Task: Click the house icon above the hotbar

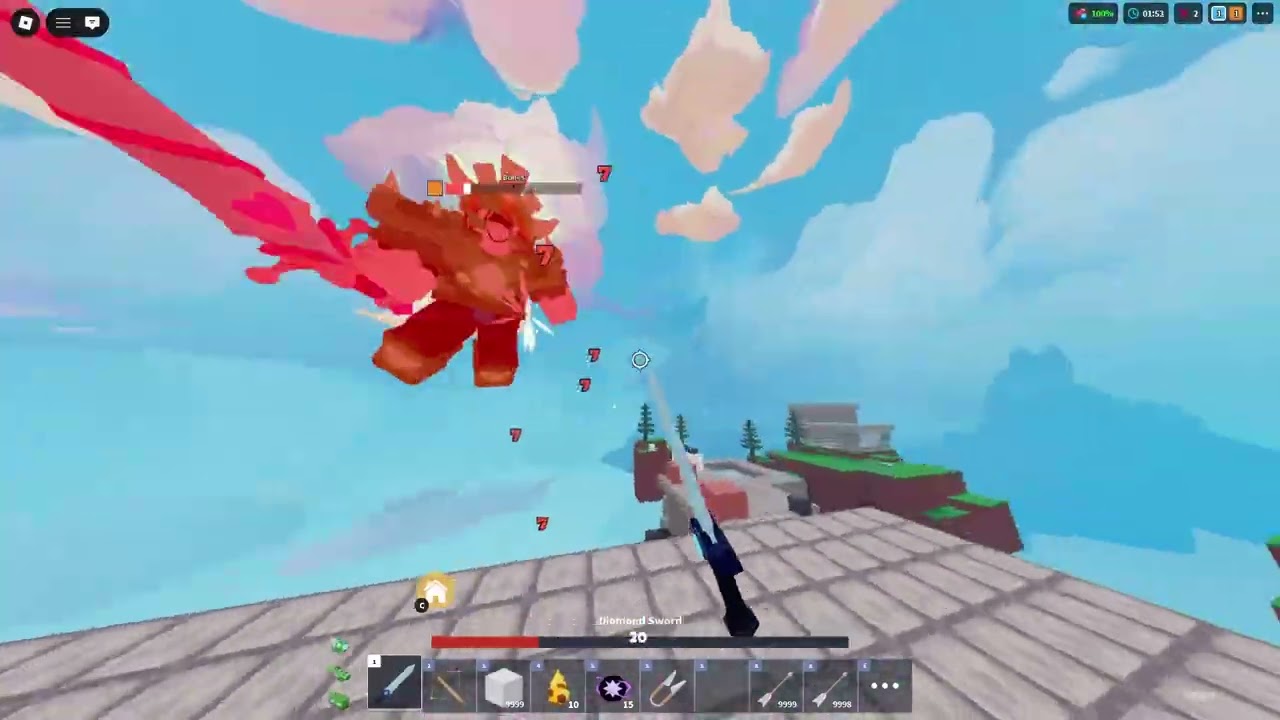Action: coord(436,592)
